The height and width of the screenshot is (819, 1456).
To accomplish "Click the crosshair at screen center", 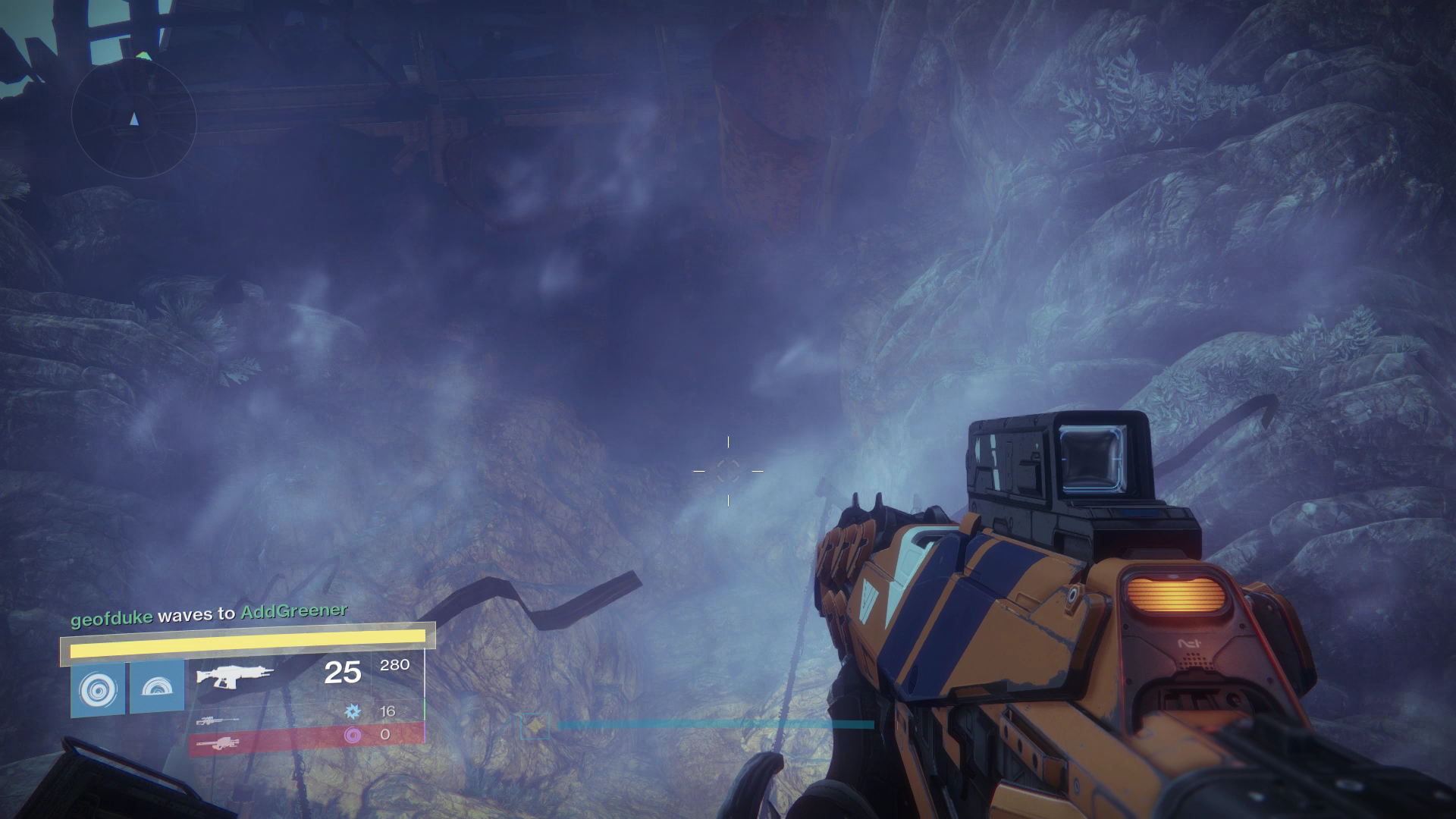I will 728,470.
